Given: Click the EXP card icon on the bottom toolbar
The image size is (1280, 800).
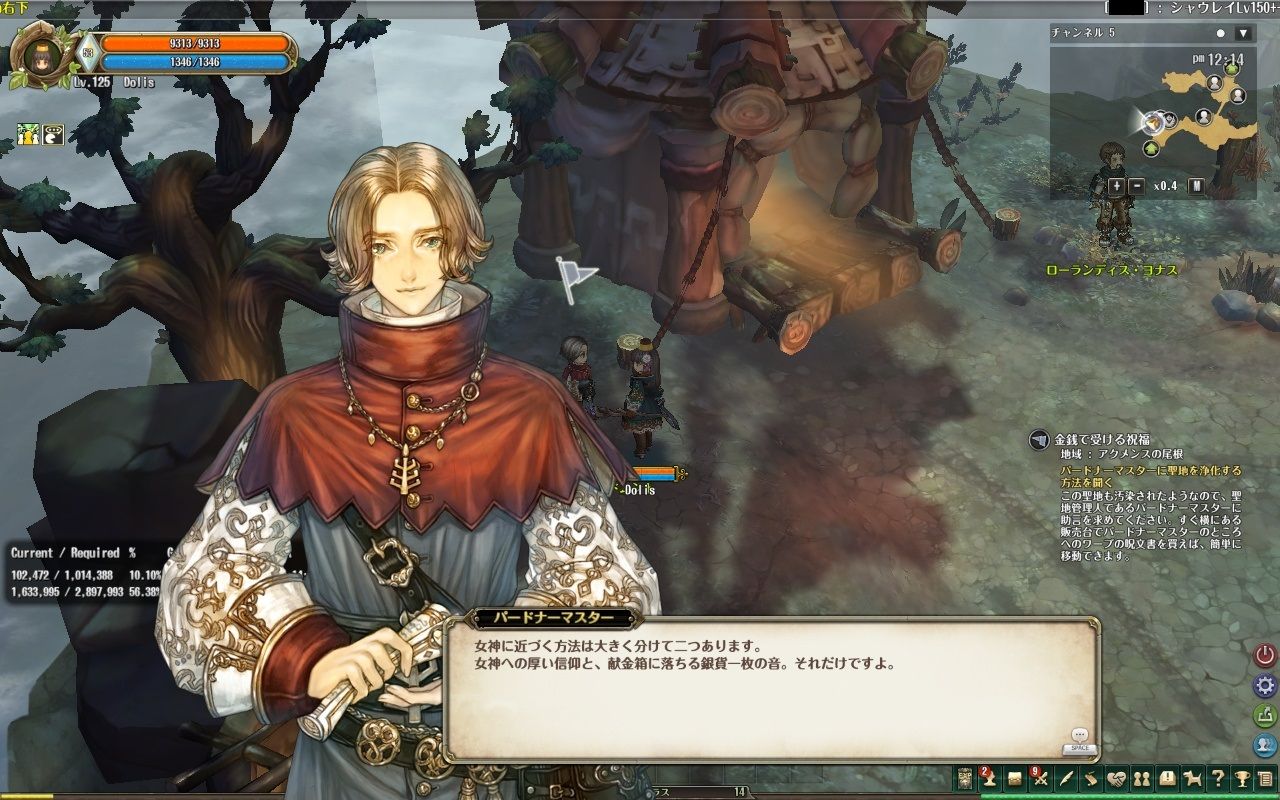Looking at the screenshot, I should (x=964, y=778).
